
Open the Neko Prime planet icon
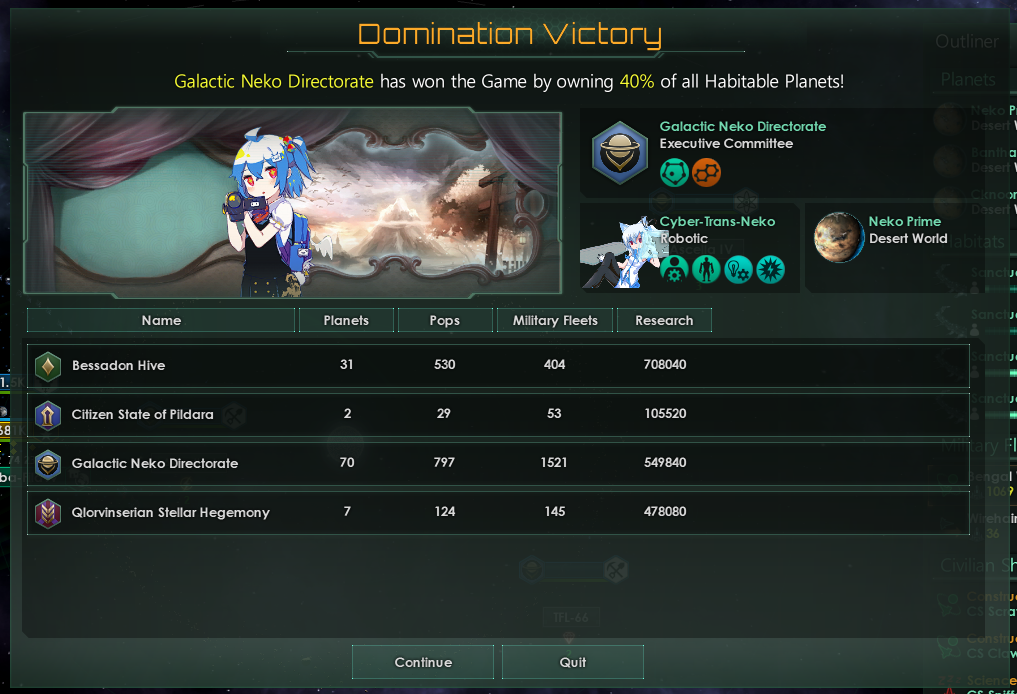pos(838,238)
